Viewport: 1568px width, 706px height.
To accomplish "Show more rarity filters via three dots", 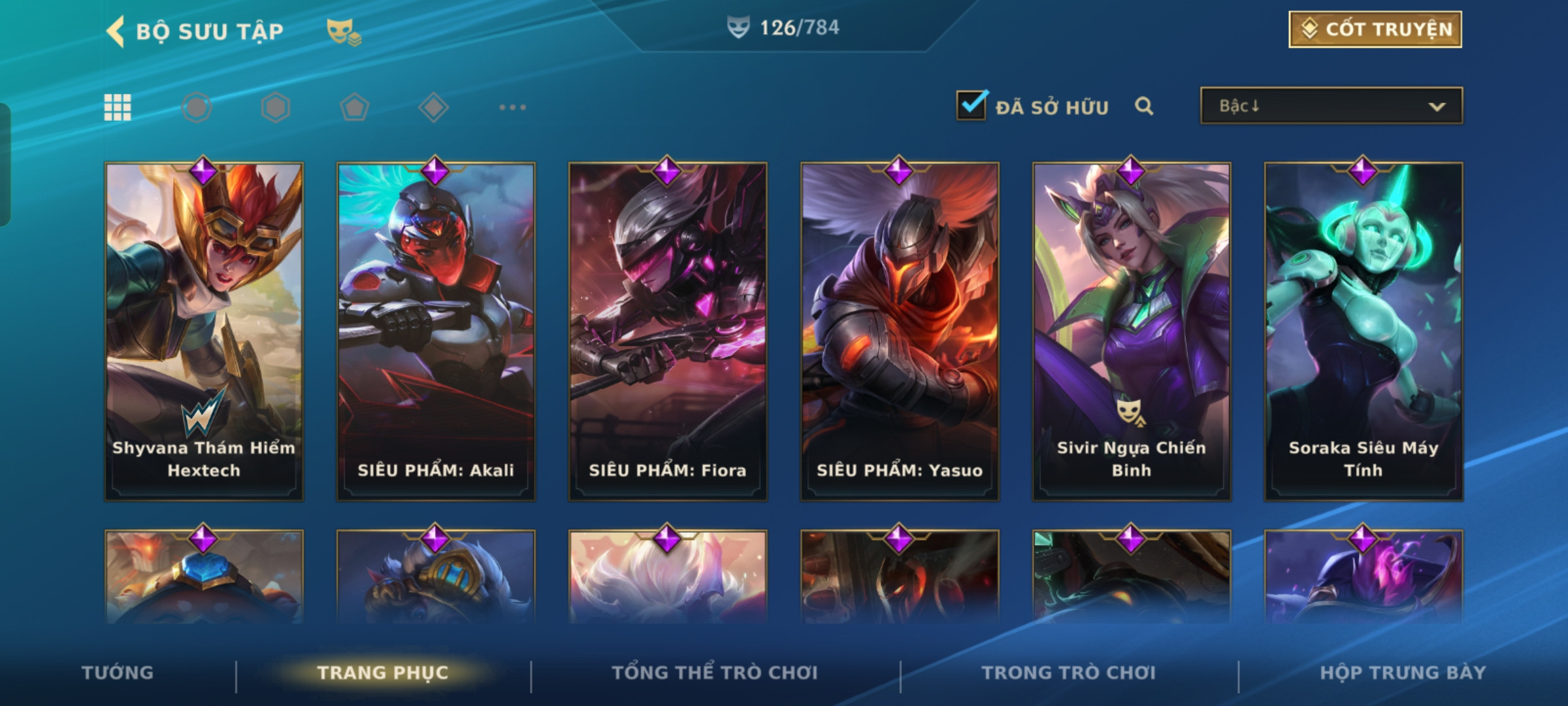I will point(512,107).
